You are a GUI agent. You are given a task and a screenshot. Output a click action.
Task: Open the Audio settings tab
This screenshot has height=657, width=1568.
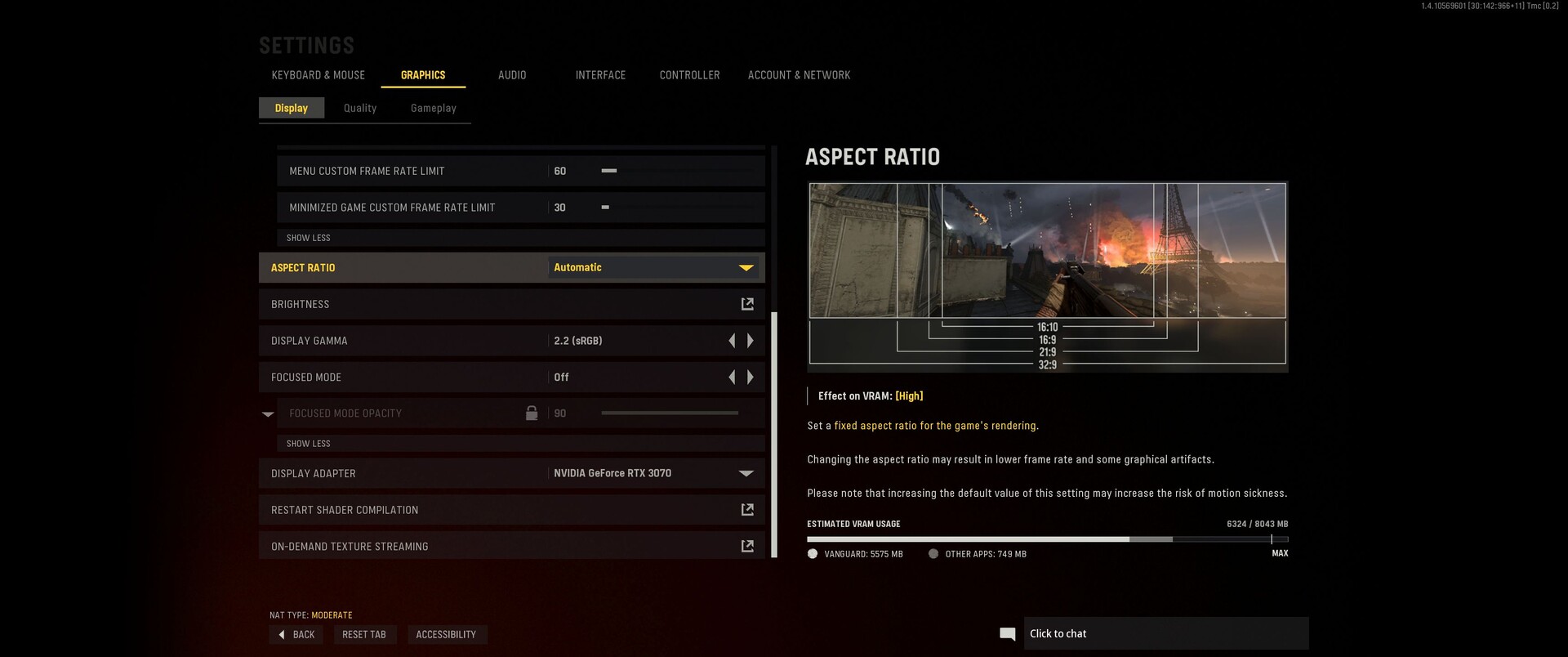[x=512, y=75]
